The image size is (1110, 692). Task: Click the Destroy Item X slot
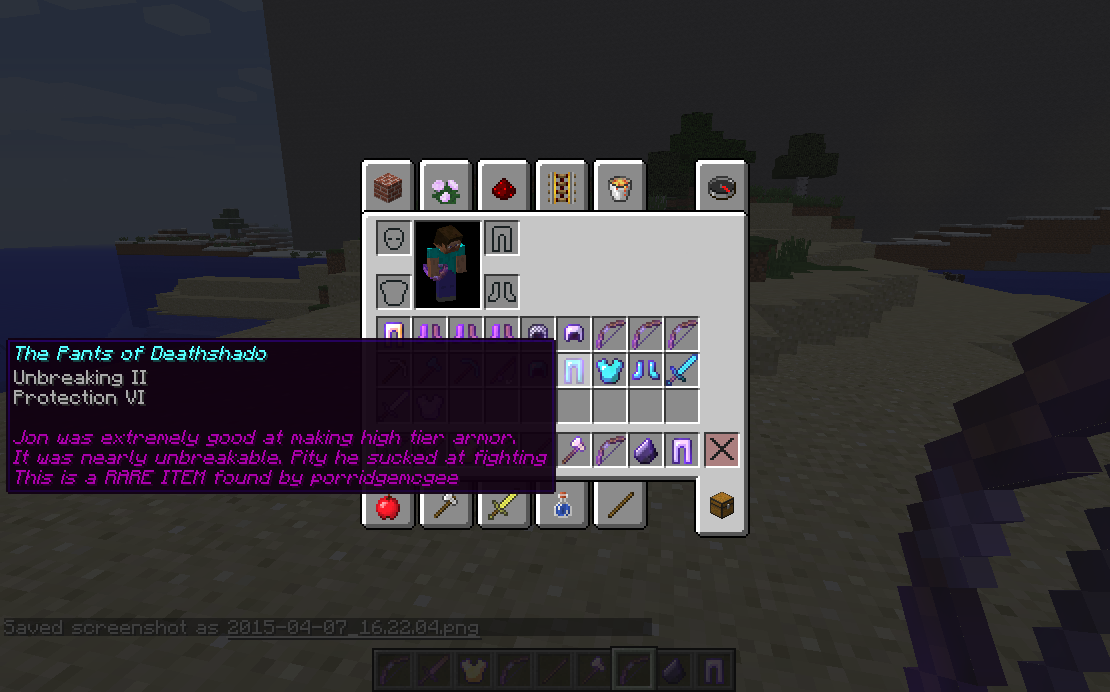pyautogui.click(x=721, y=451)
